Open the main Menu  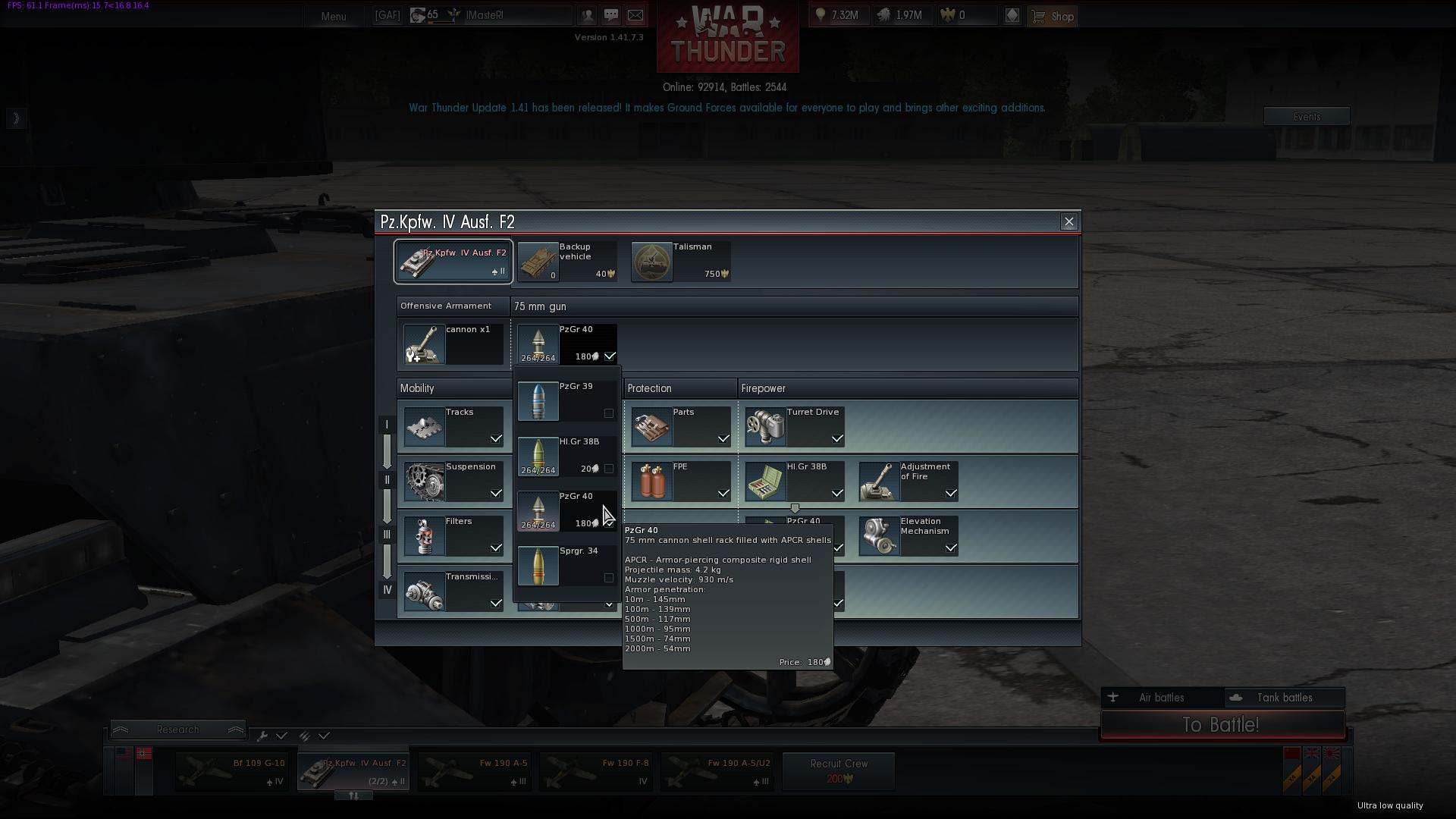333,16
